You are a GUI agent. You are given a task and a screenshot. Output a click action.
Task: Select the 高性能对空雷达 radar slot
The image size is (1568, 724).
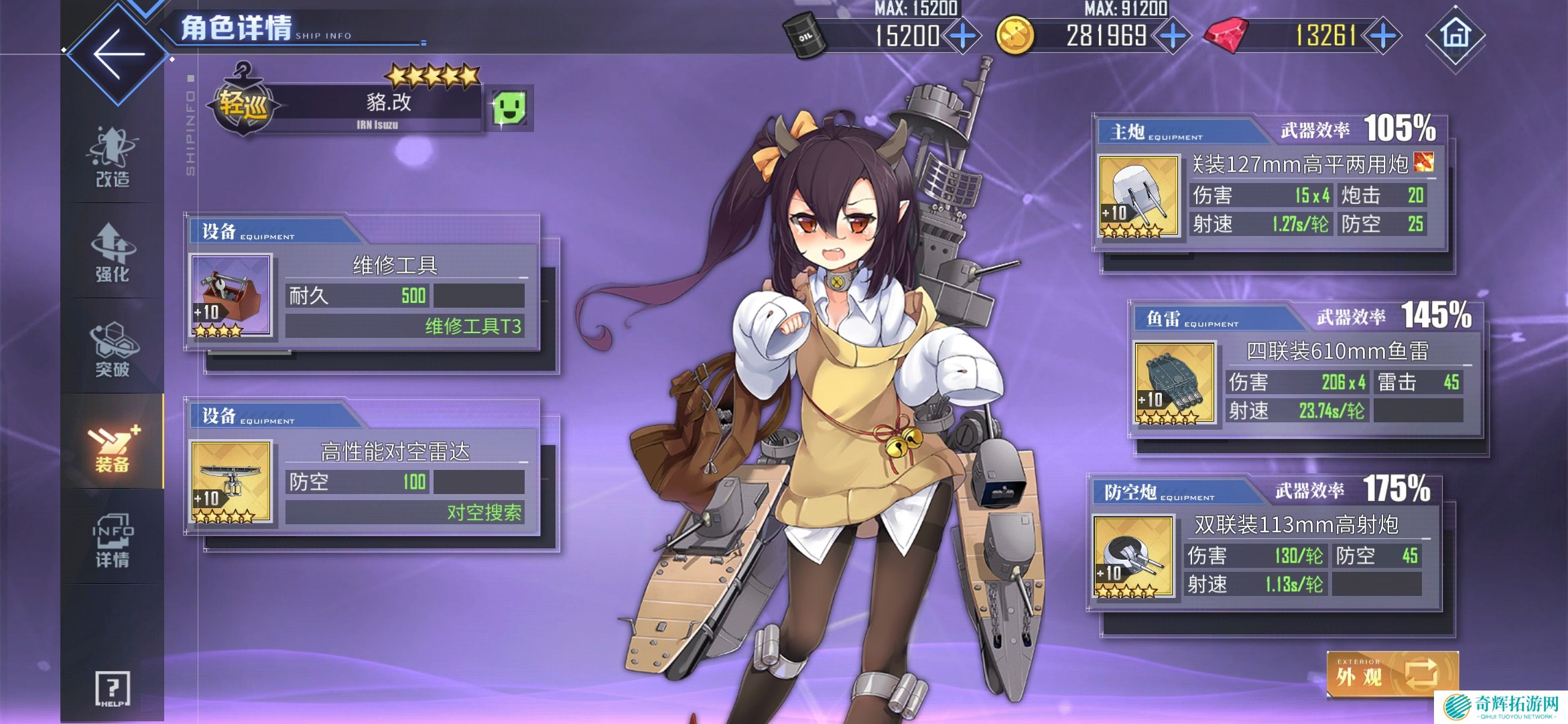(232, 481)
